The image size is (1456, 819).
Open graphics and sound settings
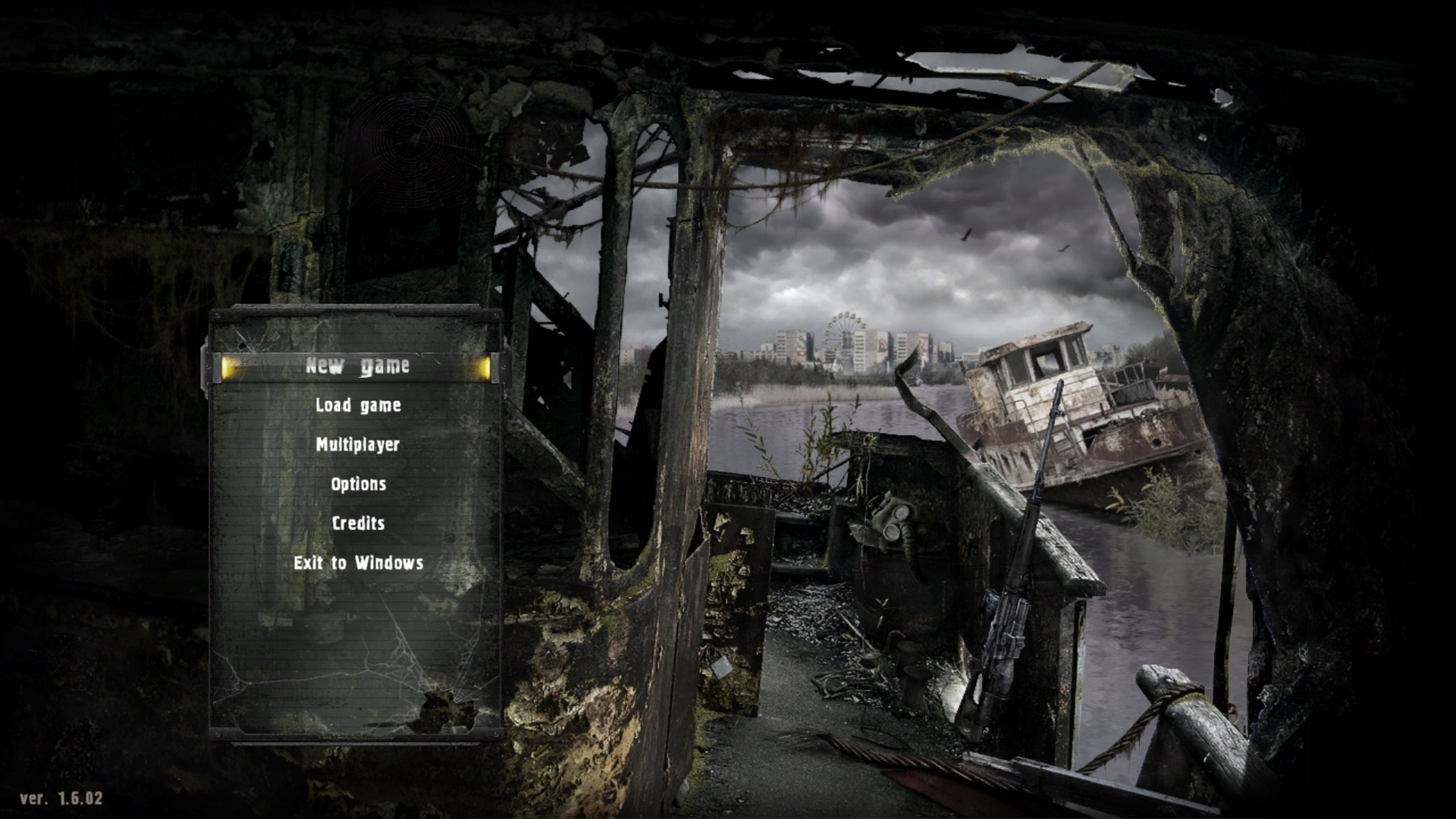pyautogui.click(x=358, y=483)
